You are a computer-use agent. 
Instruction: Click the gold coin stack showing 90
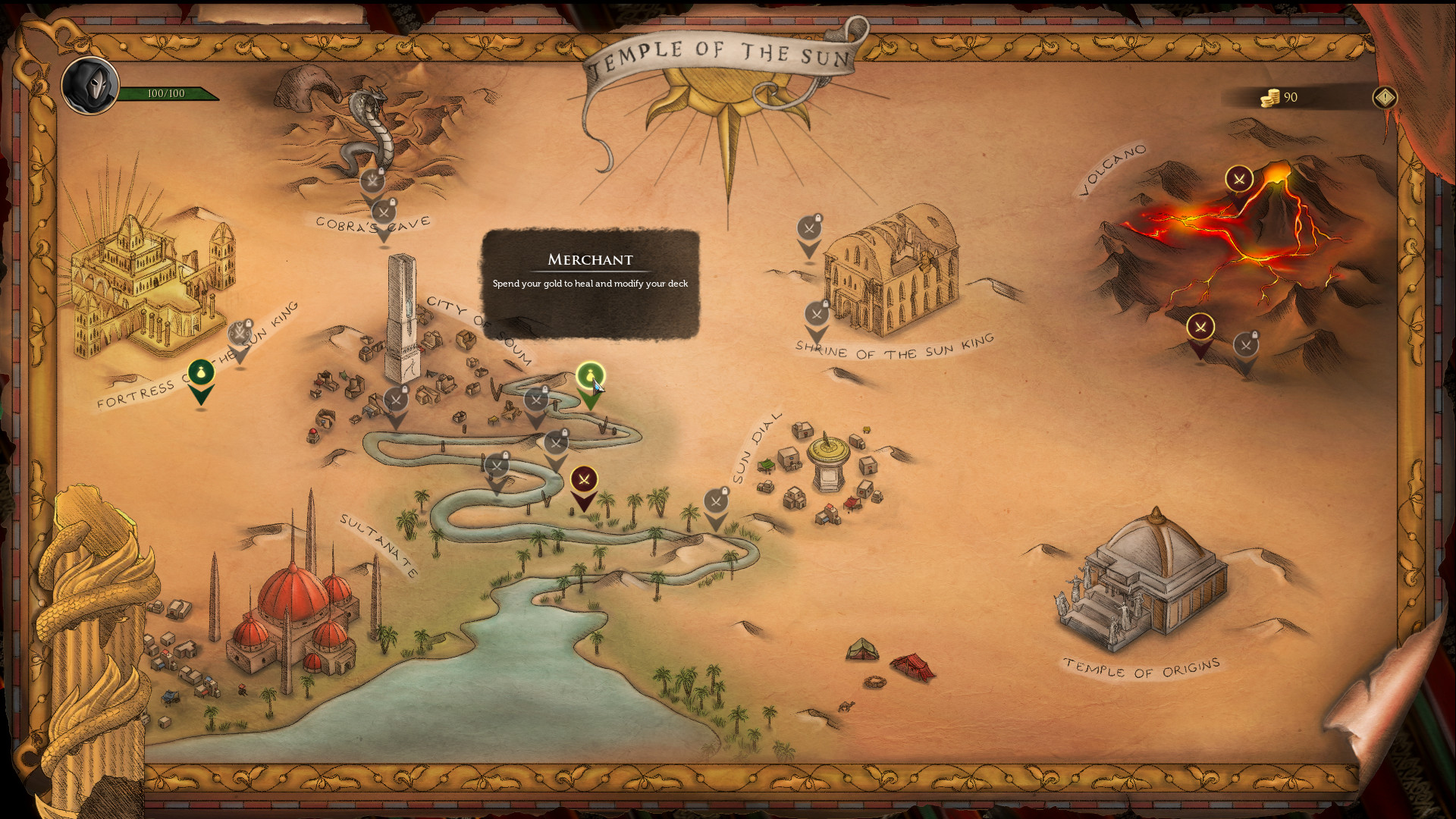pos(1269,97)
